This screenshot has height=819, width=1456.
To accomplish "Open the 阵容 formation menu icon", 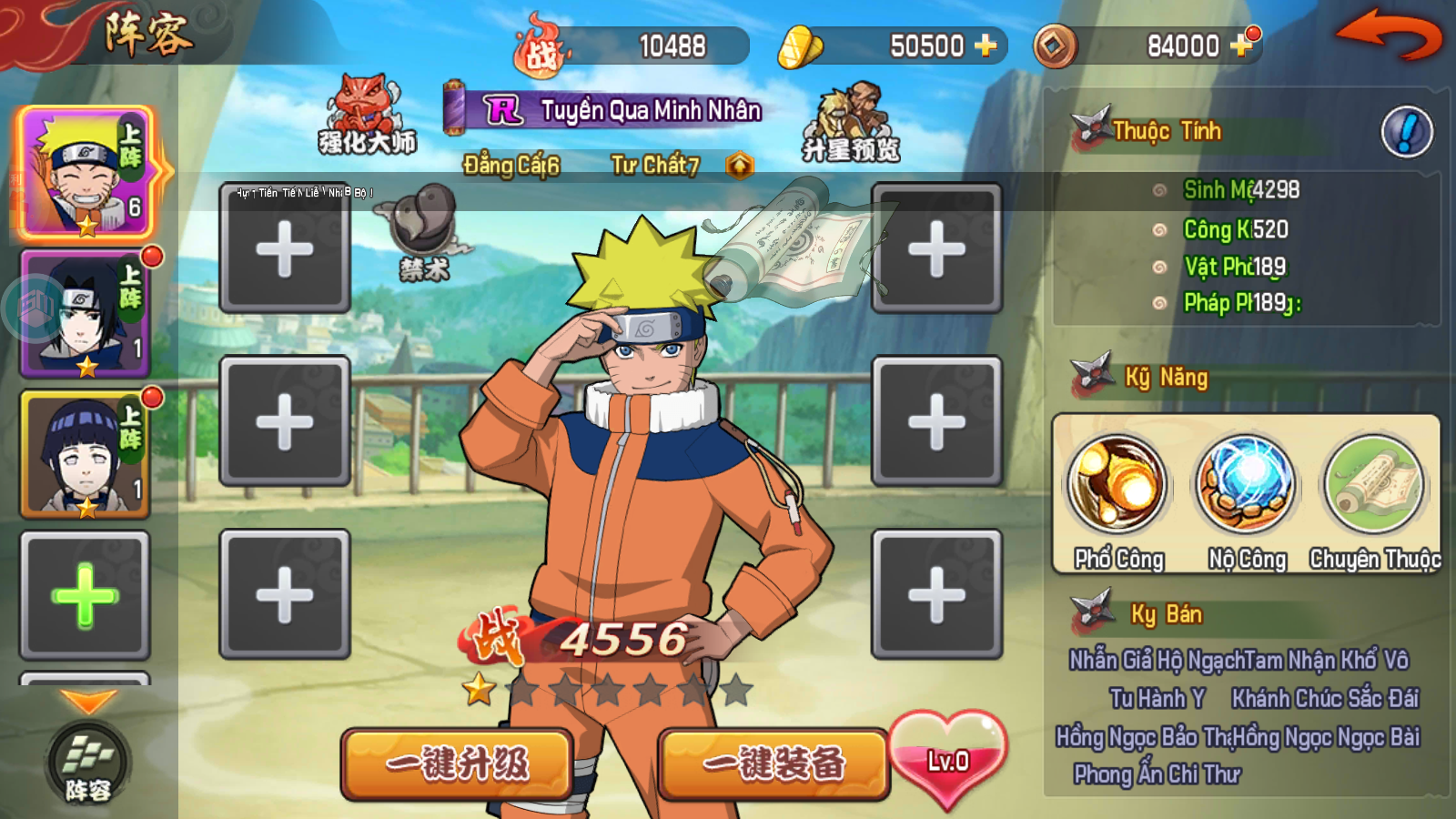I will pyautogui.click(x=86, y=757).
